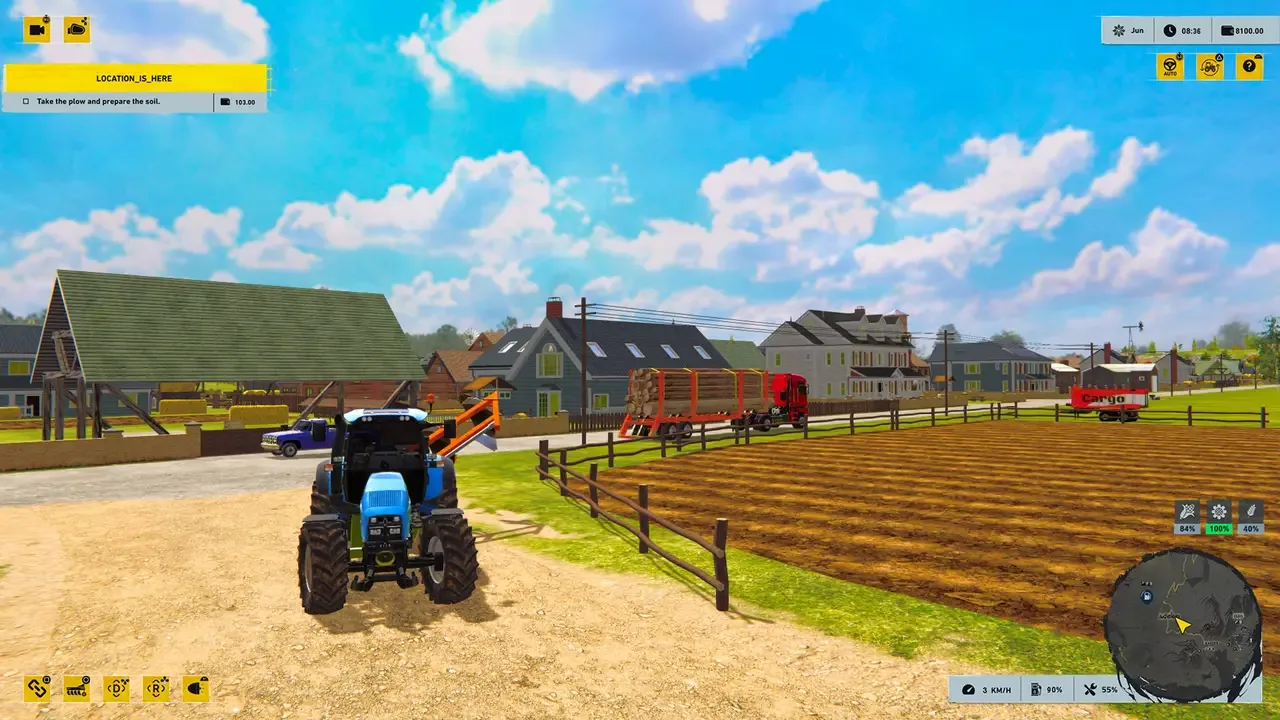Screen dimensions: 1280x720
Task: Toggle the differential lock icon
Action: (116, 689)
